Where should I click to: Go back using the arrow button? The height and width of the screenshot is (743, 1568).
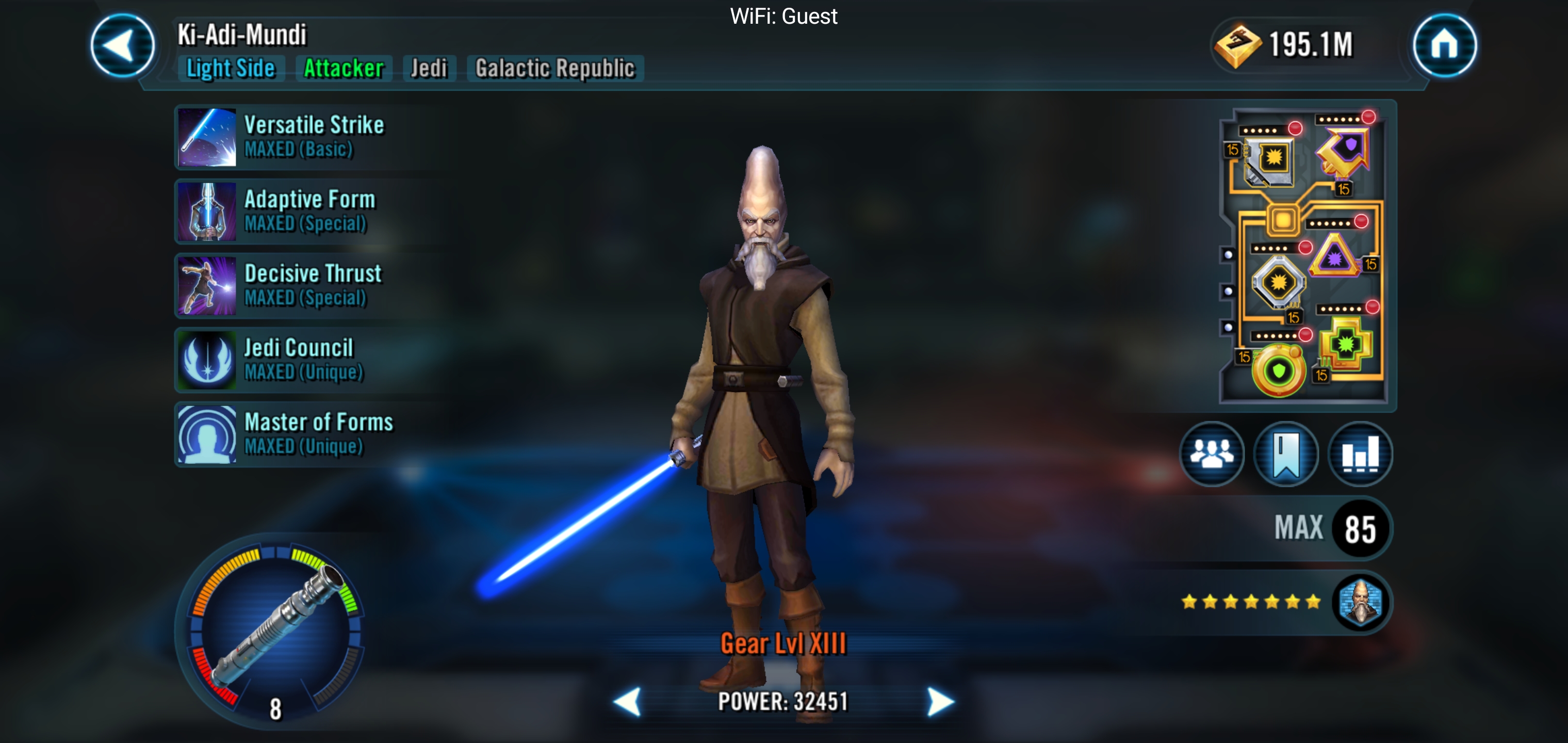122,46
